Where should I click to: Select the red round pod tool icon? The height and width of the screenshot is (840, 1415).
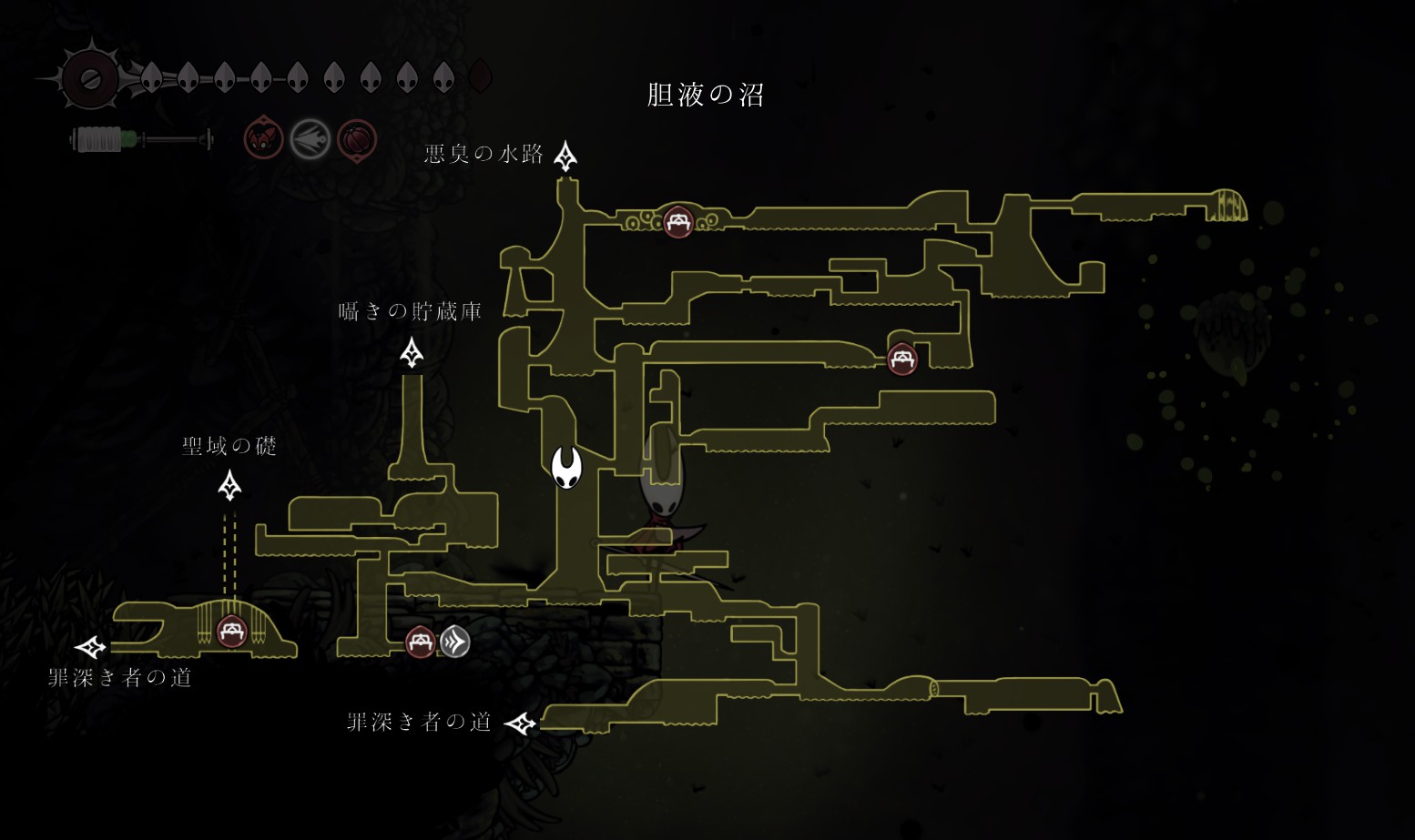coord(357,140)
